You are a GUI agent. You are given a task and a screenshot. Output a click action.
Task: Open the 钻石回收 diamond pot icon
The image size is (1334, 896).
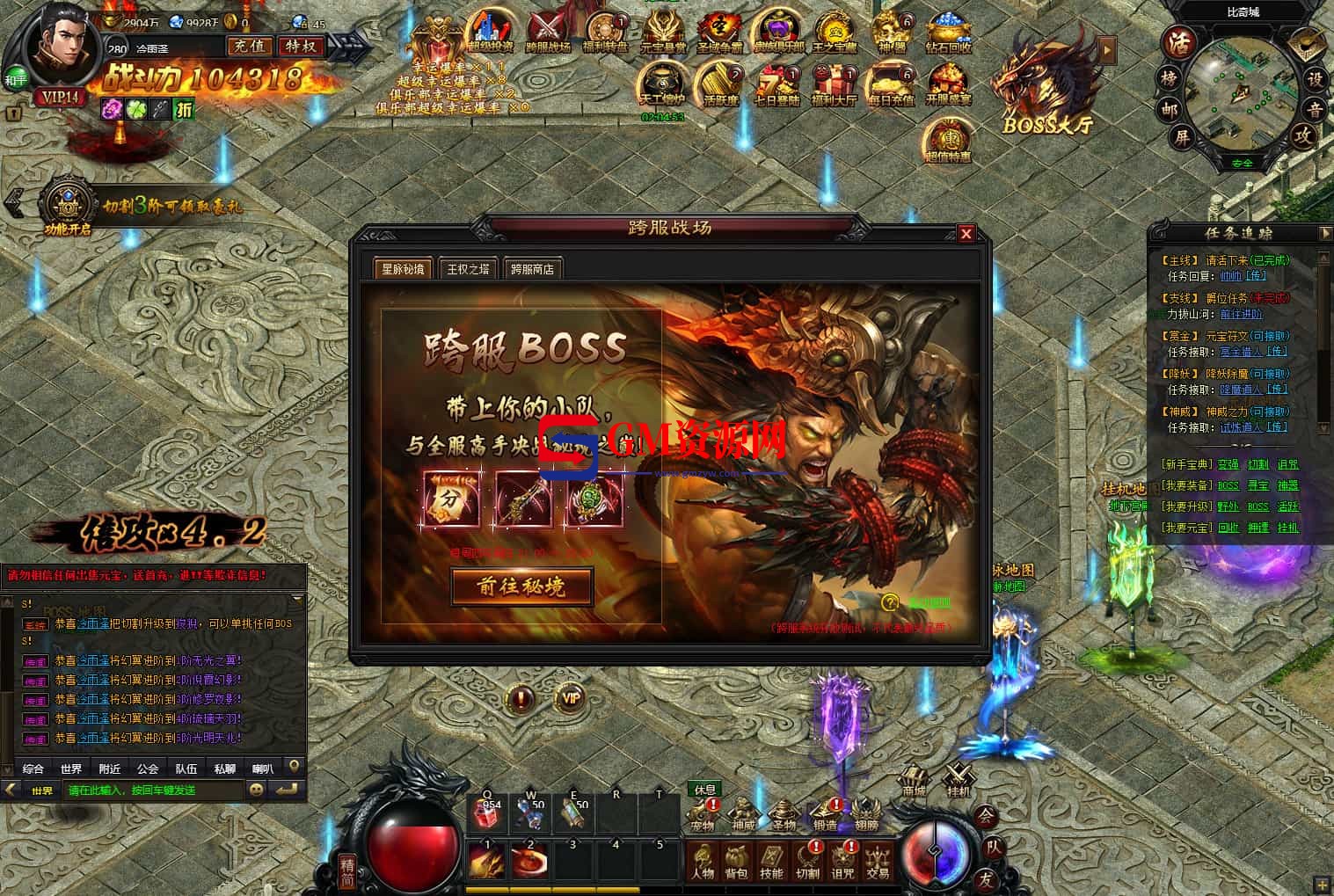coord(948,33)
